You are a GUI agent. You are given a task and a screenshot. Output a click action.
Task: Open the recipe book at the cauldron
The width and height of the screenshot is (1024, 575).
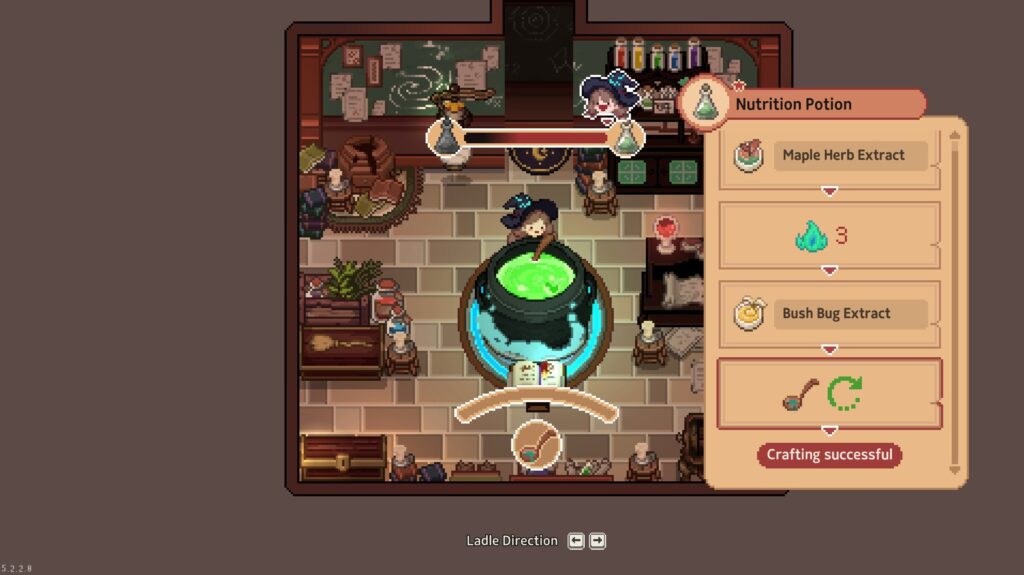click(538, 375)
